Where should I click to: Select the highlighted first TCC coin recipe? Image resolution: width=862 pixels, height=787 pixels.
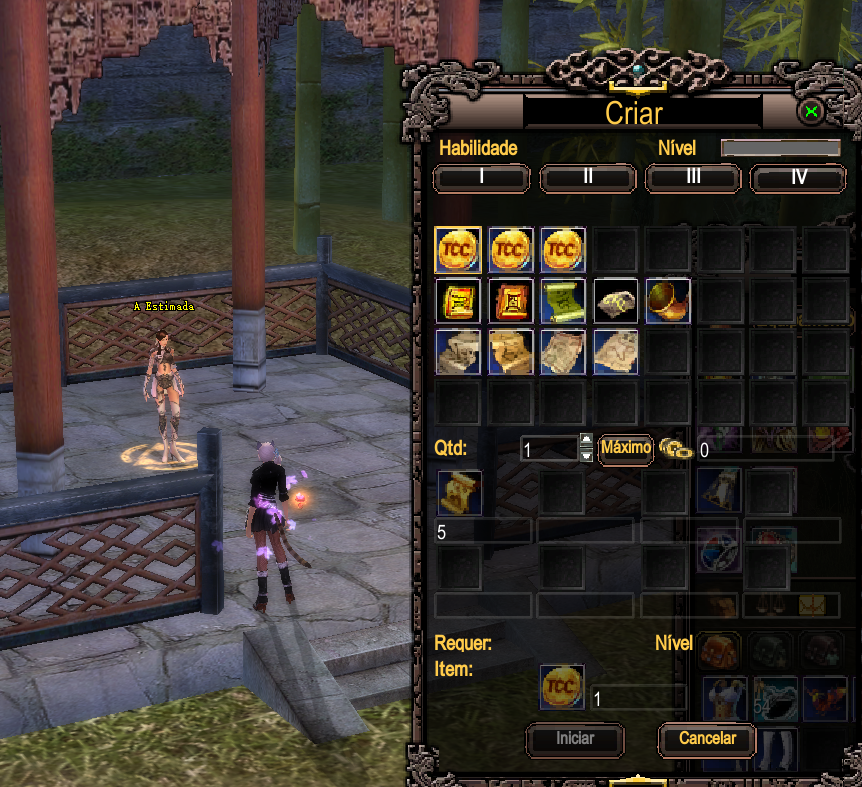[x=459, y=250]
